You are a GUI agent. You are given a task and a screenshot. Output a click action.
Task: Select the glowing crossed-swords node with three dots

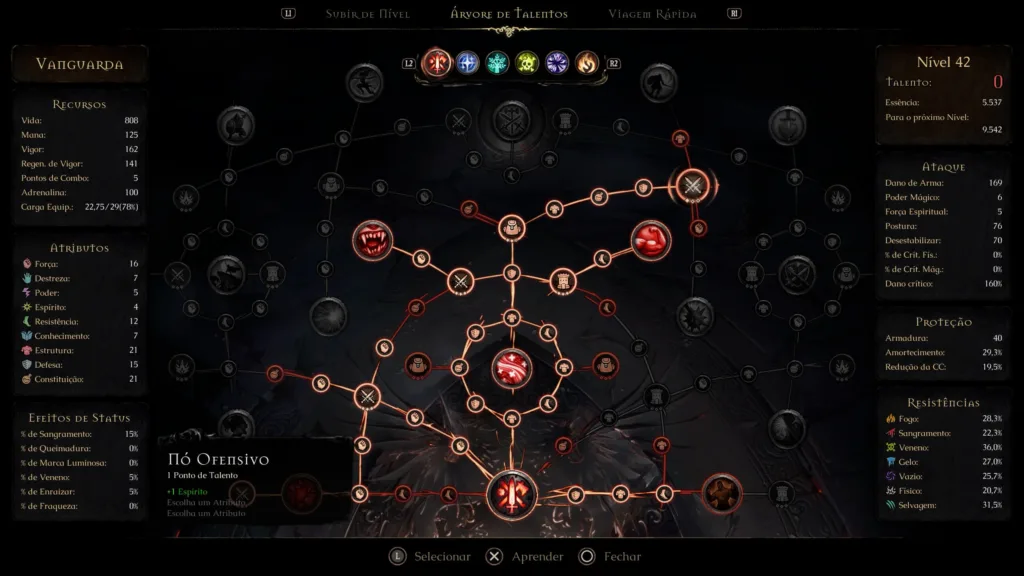click(x=692, y=185)
